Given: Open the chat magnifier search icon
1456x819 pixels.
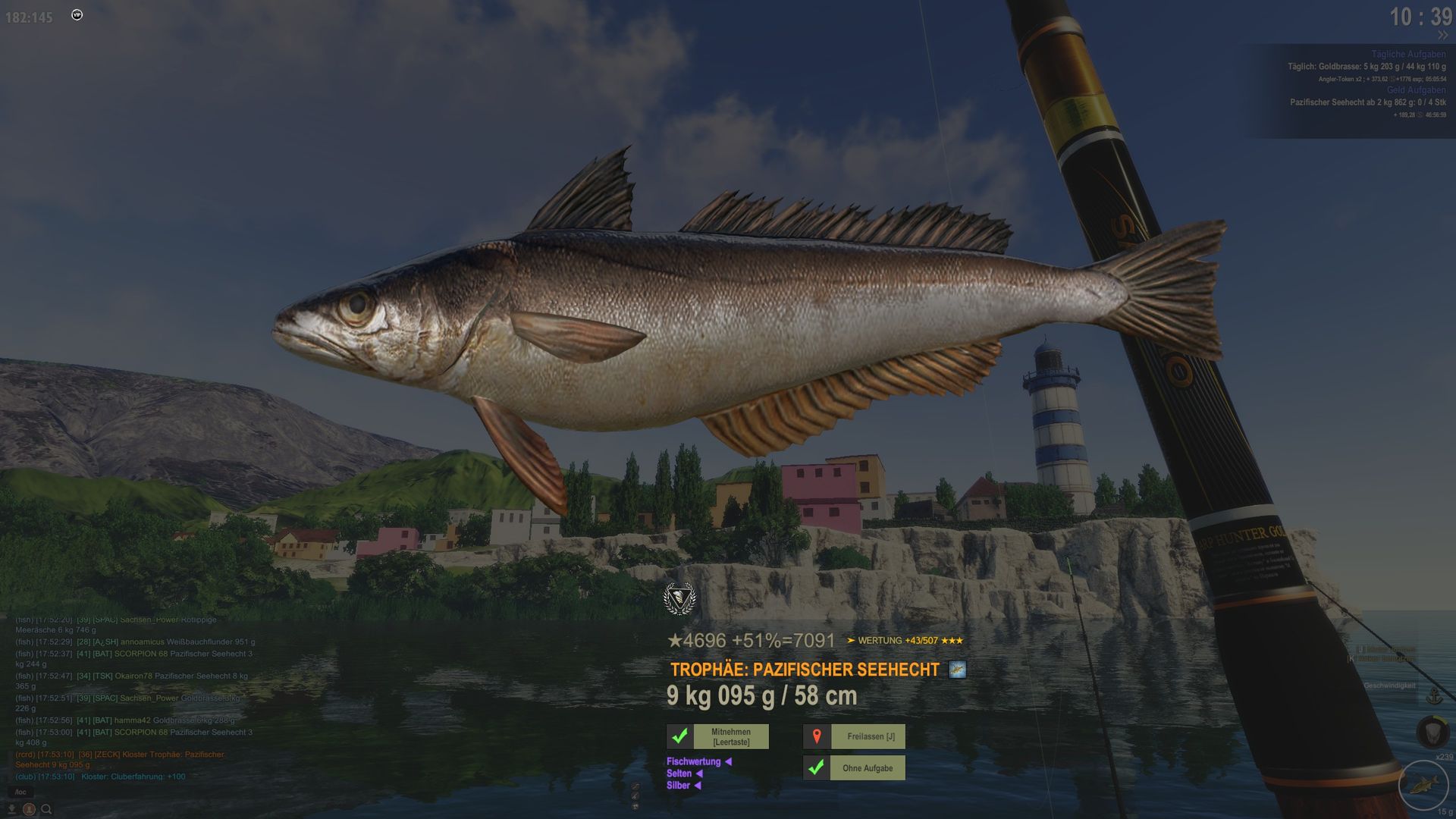Looking at the screenshot, I should point(46,809).
